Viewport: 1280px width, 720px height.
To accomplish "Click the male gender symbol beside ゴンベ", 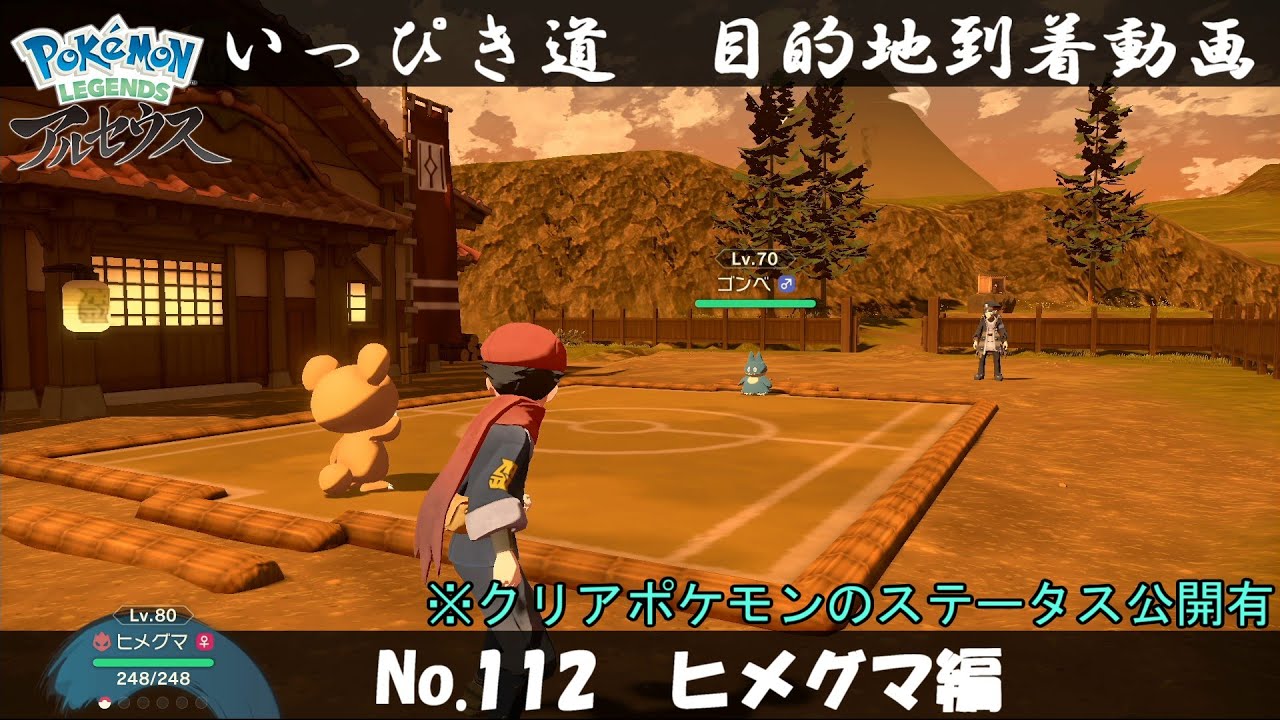I will coord(787,284).
